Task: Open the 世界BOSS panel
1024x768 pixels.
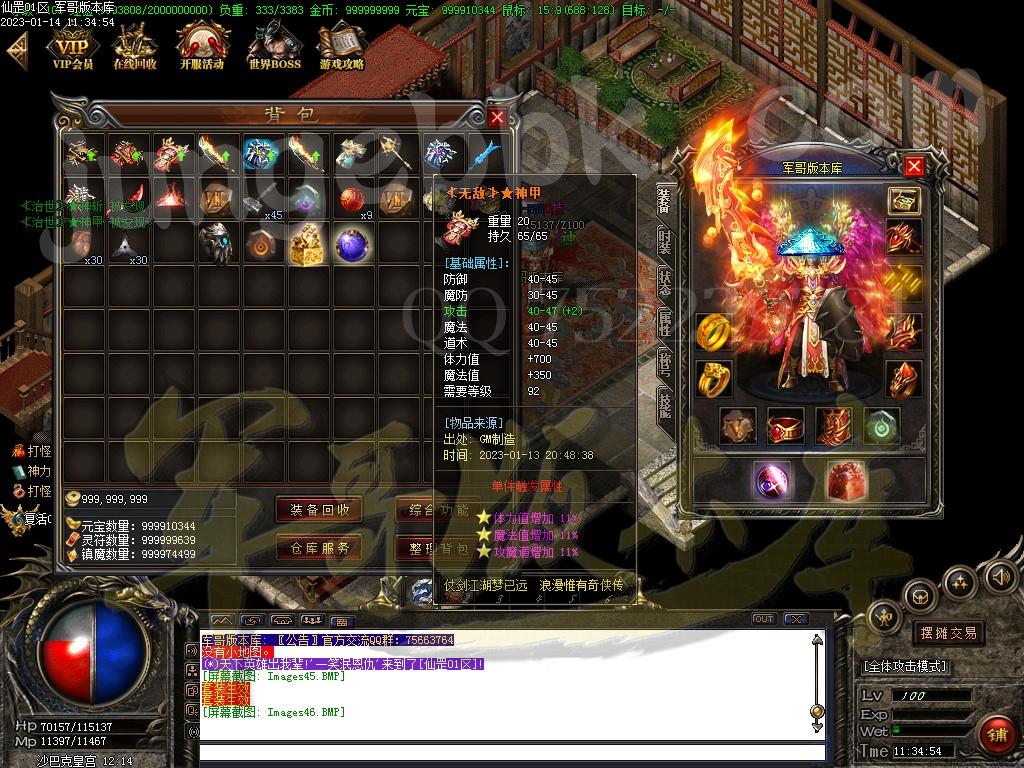Action: point(273,47)
